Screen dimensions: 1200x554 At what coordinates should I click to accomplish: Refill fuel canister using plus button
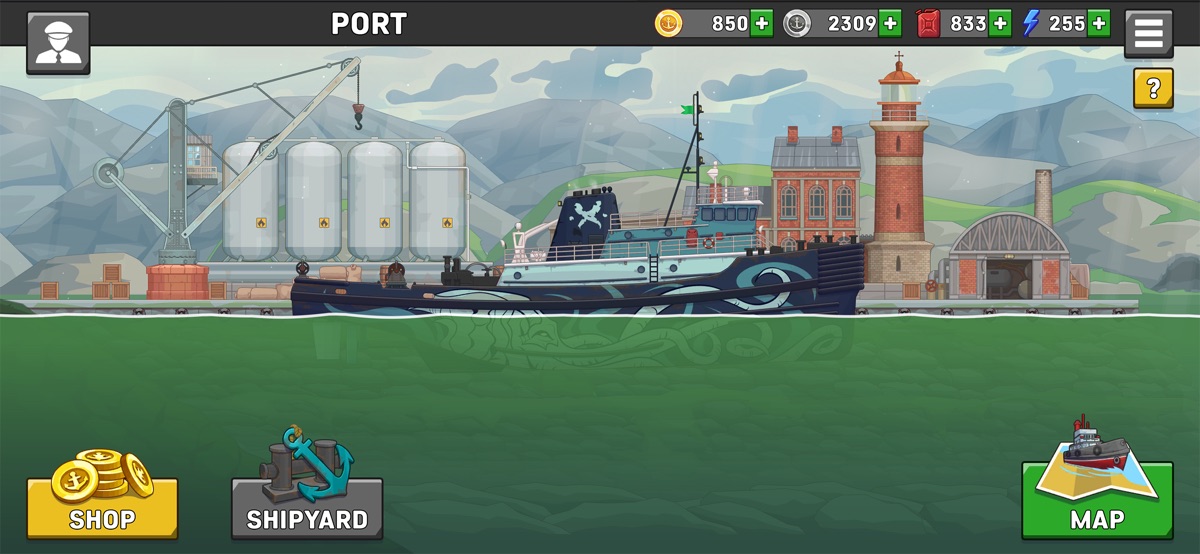point(999,23)
